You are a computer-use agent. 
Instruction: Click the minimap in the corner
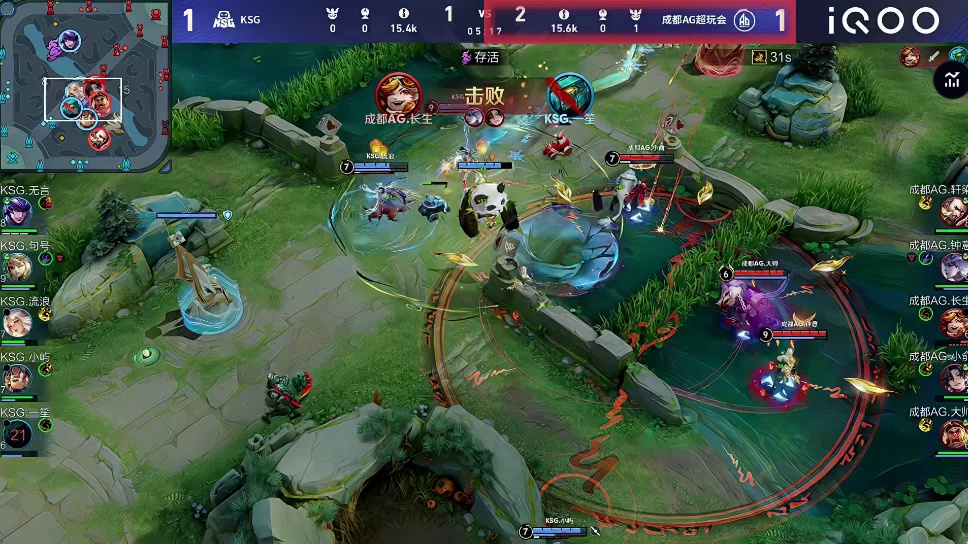click(84, 86)
